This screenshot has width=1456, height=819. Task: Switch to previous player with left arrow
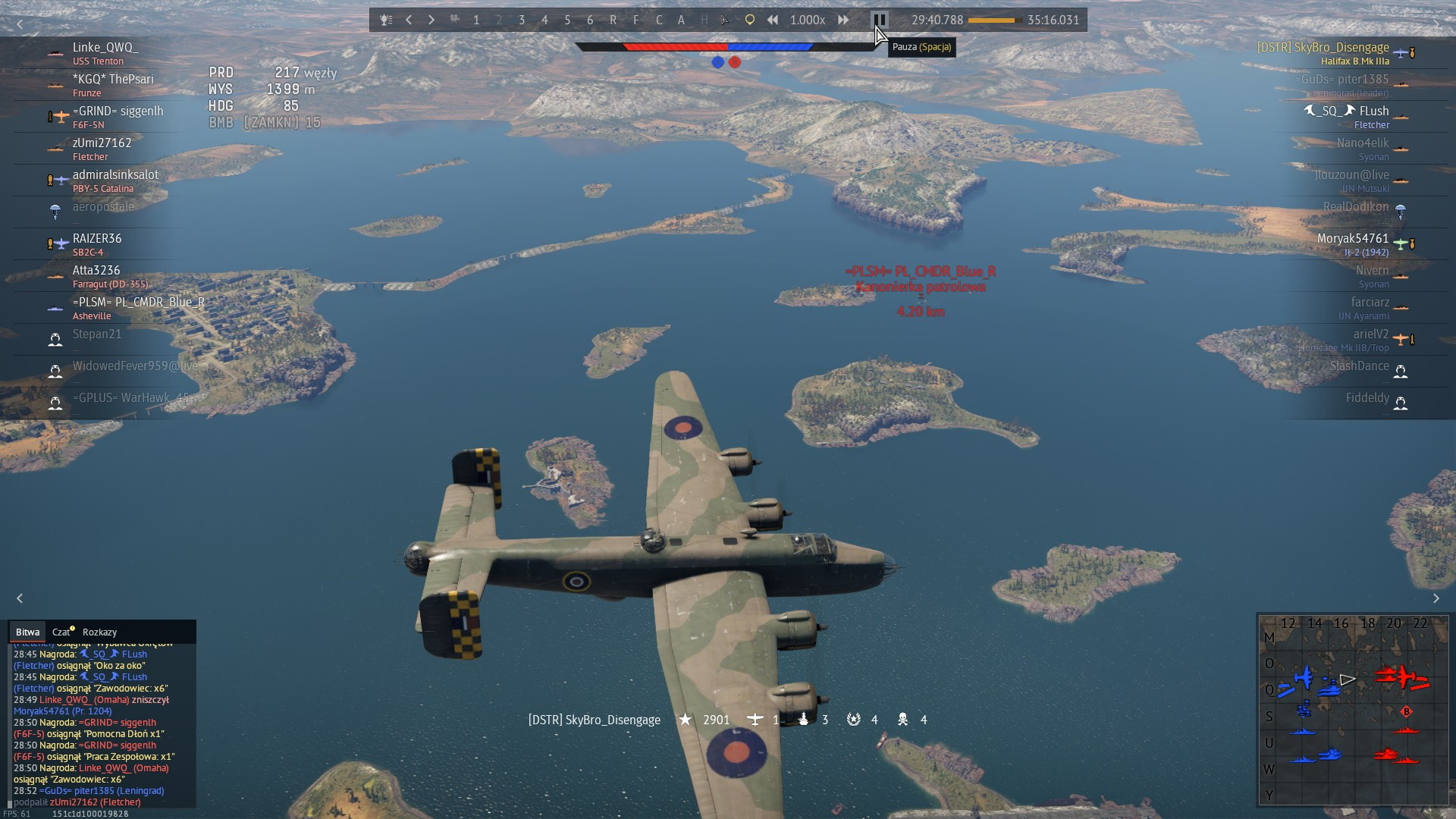coord(409,20)
